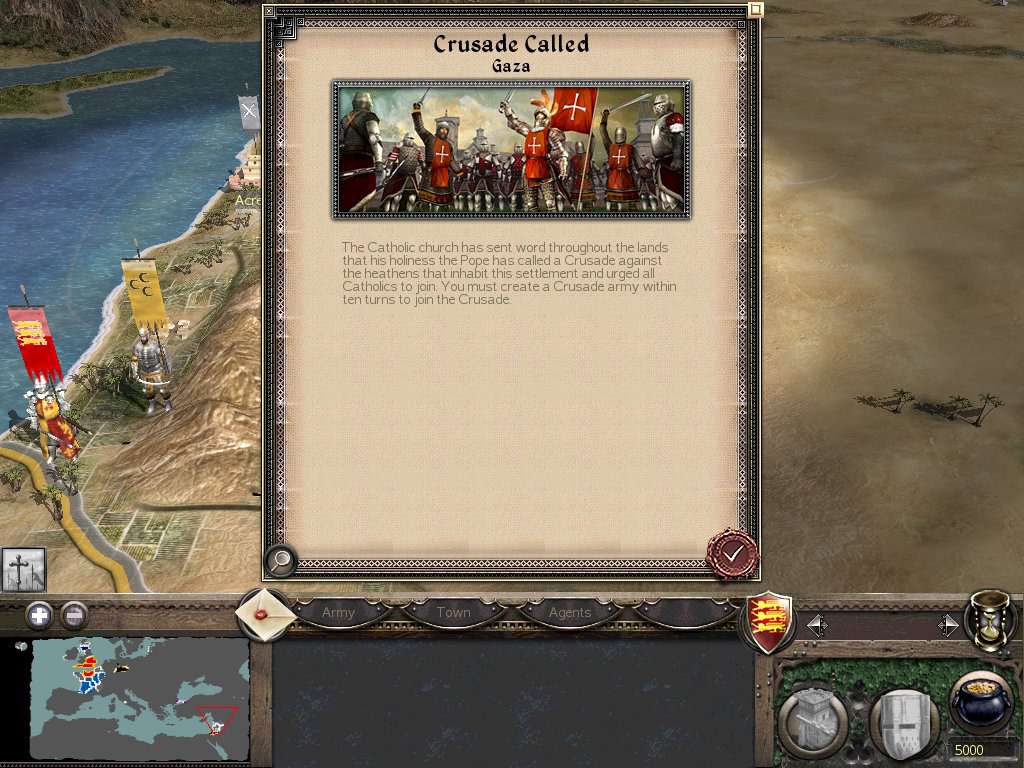End the turn with the hourglass button

(989, 620)
